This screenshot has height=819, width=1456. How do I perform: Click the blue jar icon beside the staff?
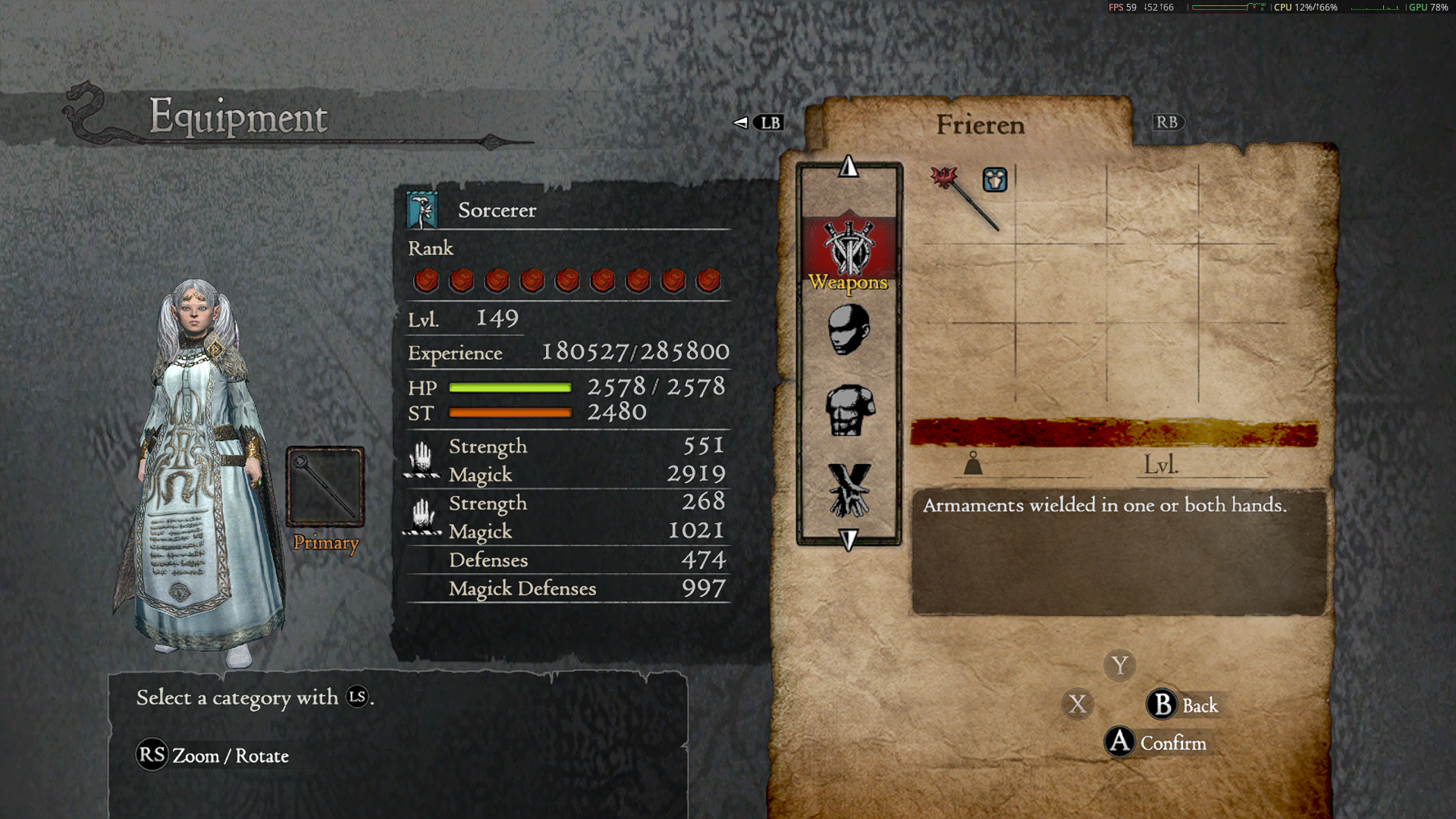[x=994, y=180]
